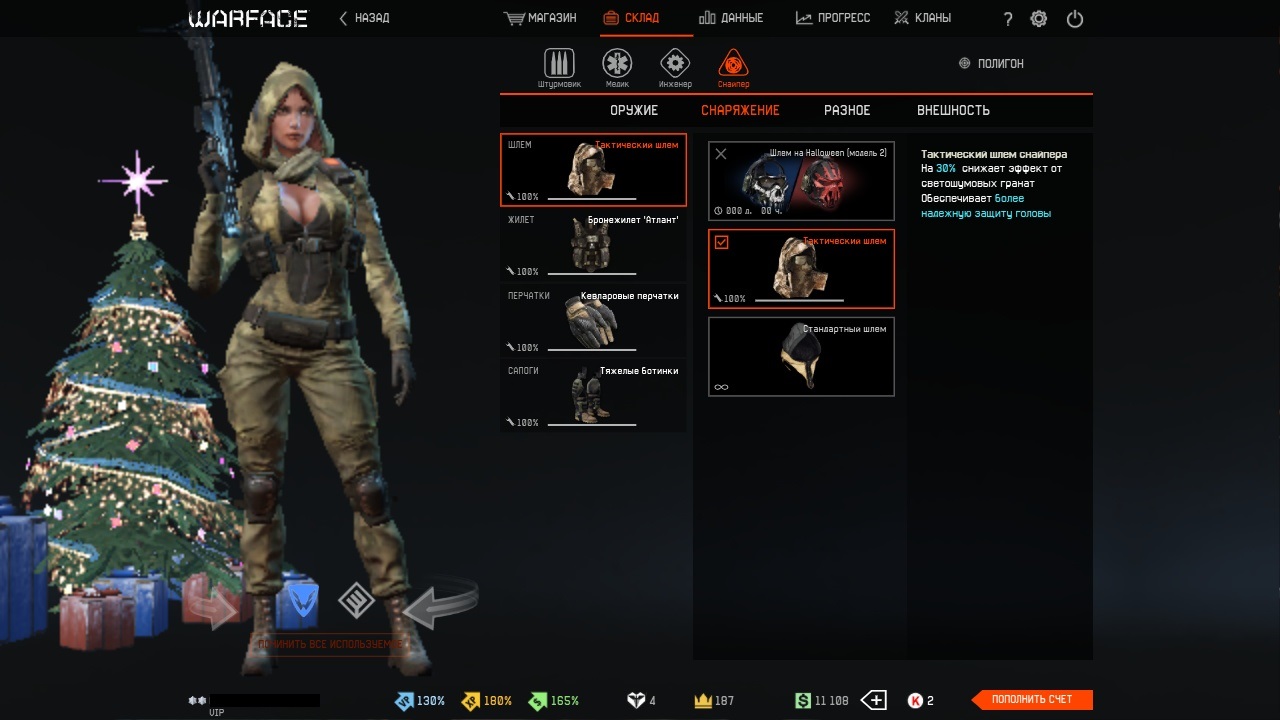Viewport: 1280px width, 720px height.
Task: Open the Данные menu
Action: (x=731, y=18)
